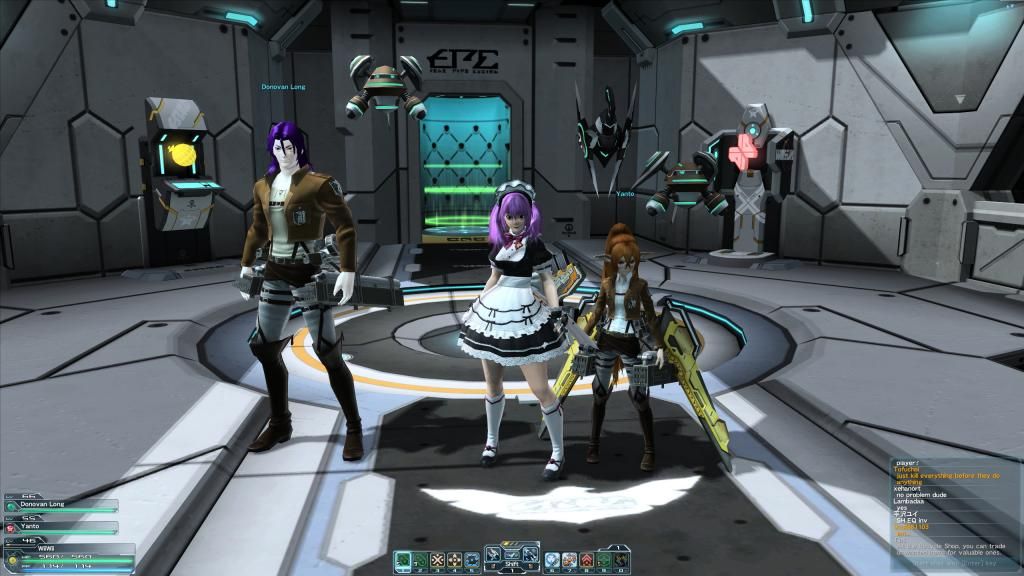Activate the red upward-arrows skill icon
This screenshot has height=576, width=1024.
click(586, 559)
